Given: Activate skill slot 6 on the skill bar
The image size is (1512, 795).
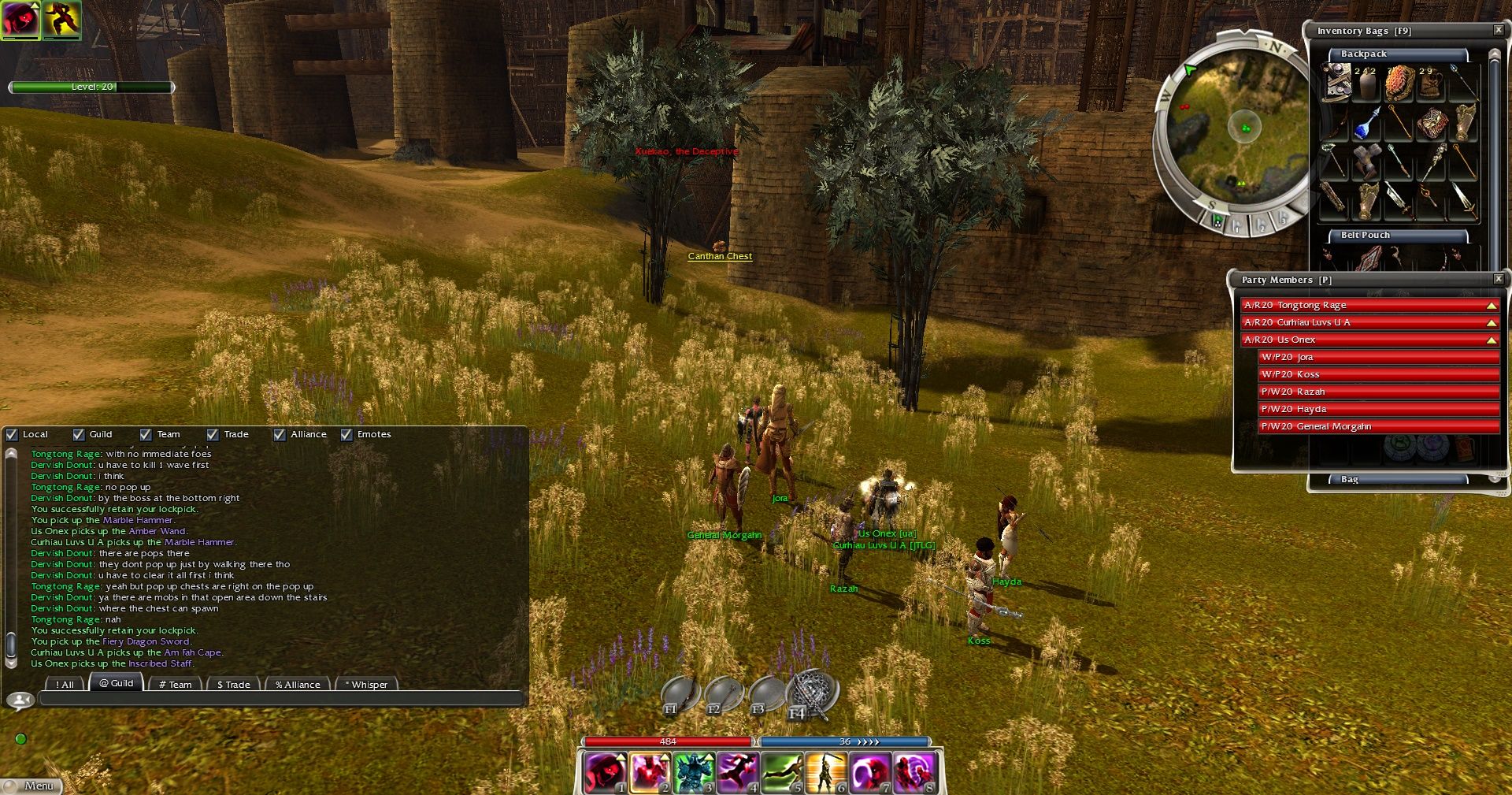Looking at the screenshot, I should coord(825,772).
